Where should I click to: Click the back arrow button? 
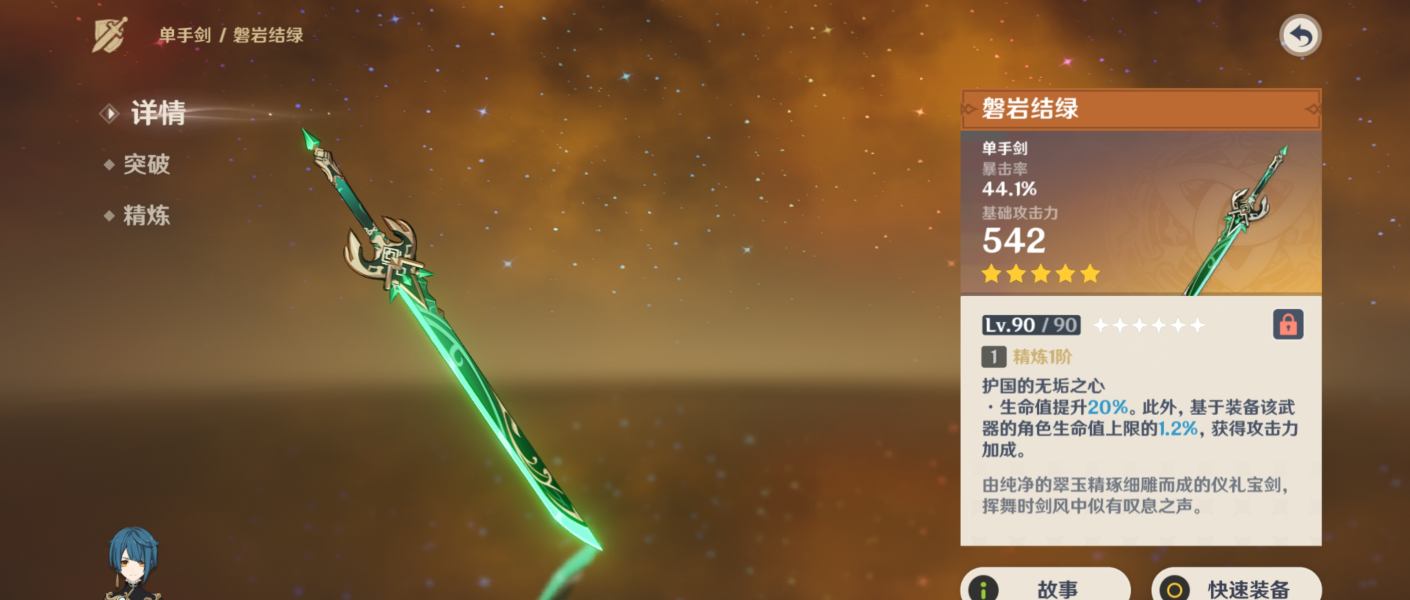pyautogui.click(x=1300, y=37)
